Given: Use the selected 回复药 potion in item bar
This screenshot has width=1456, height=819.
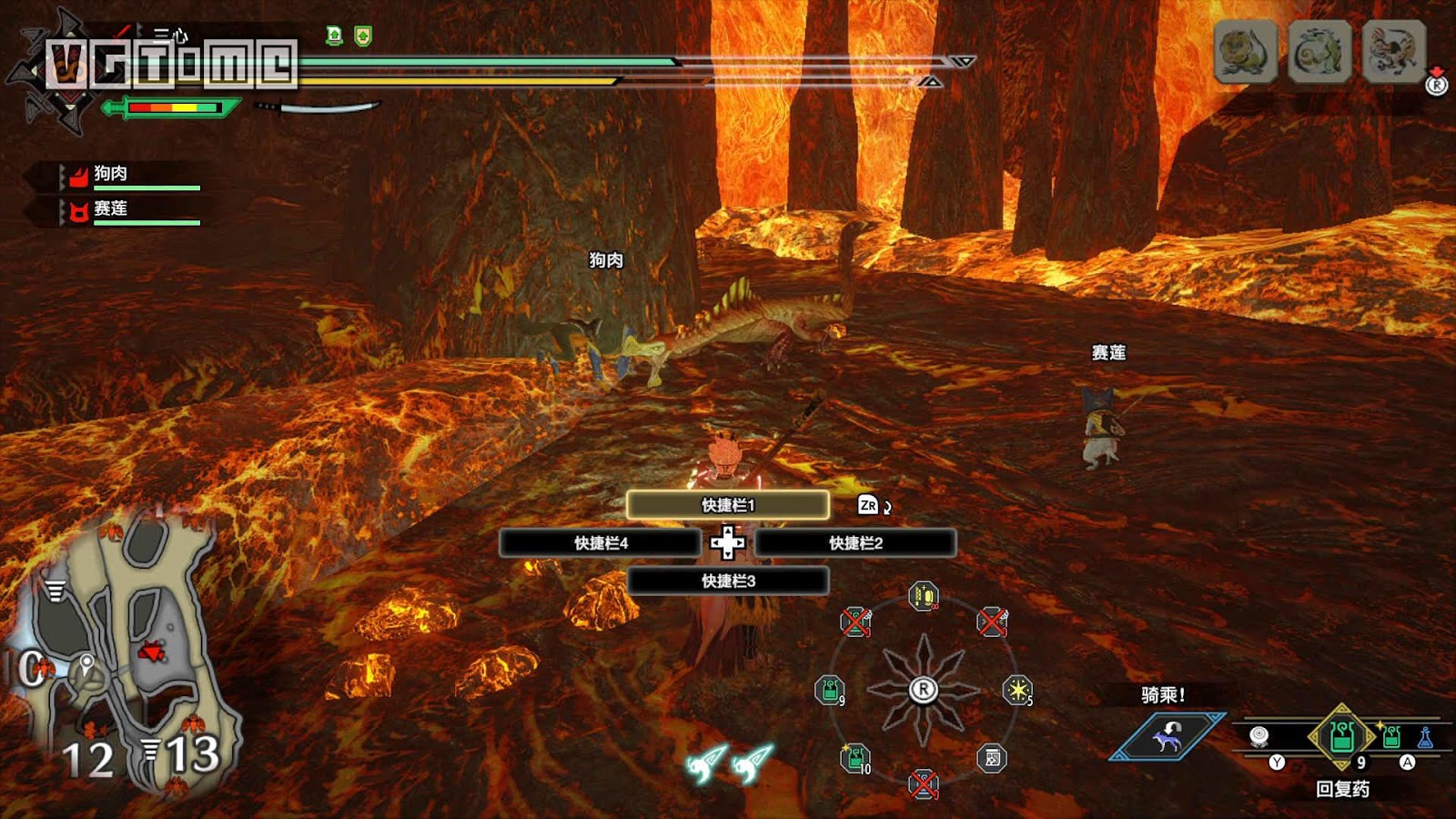Looking at the screenshot, I should click(x=1341, y=736).
